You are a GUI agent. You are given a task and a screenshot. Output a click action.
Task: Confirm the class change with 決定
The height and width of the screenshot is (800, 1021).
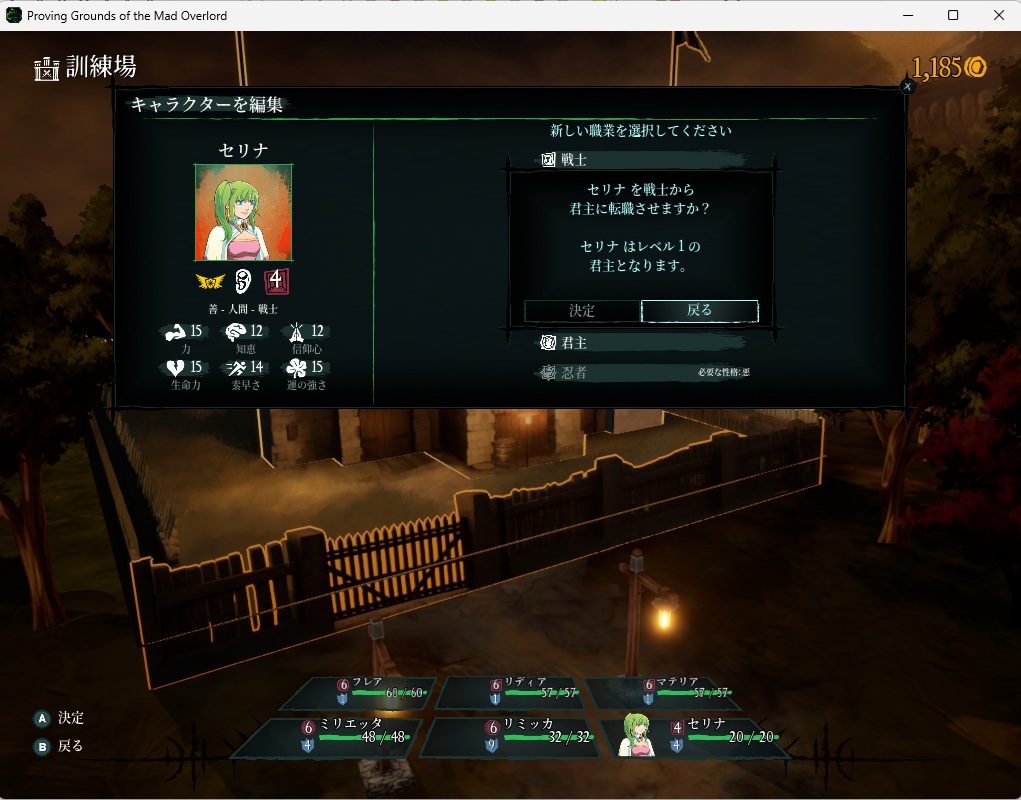(582, 311)
